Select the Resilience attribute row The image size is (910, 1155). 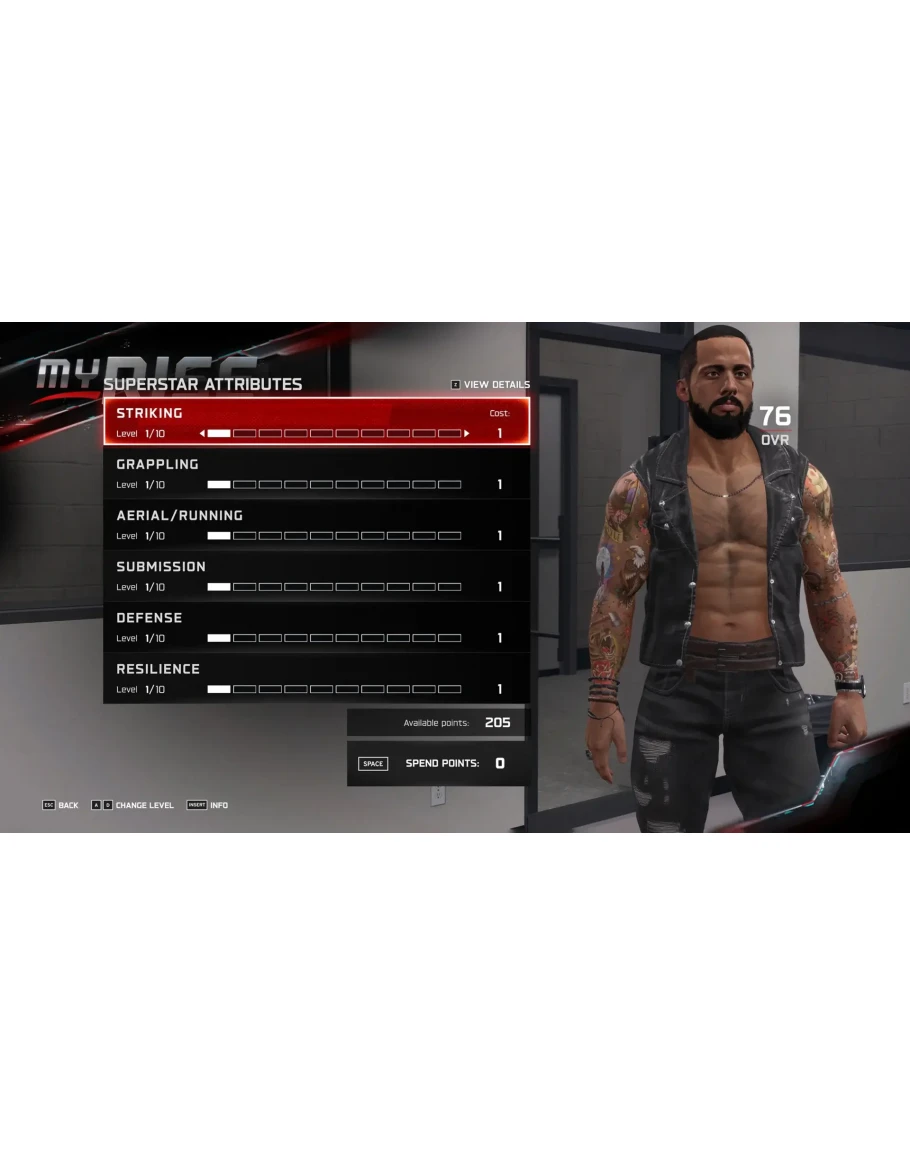[x=316, y=677]
